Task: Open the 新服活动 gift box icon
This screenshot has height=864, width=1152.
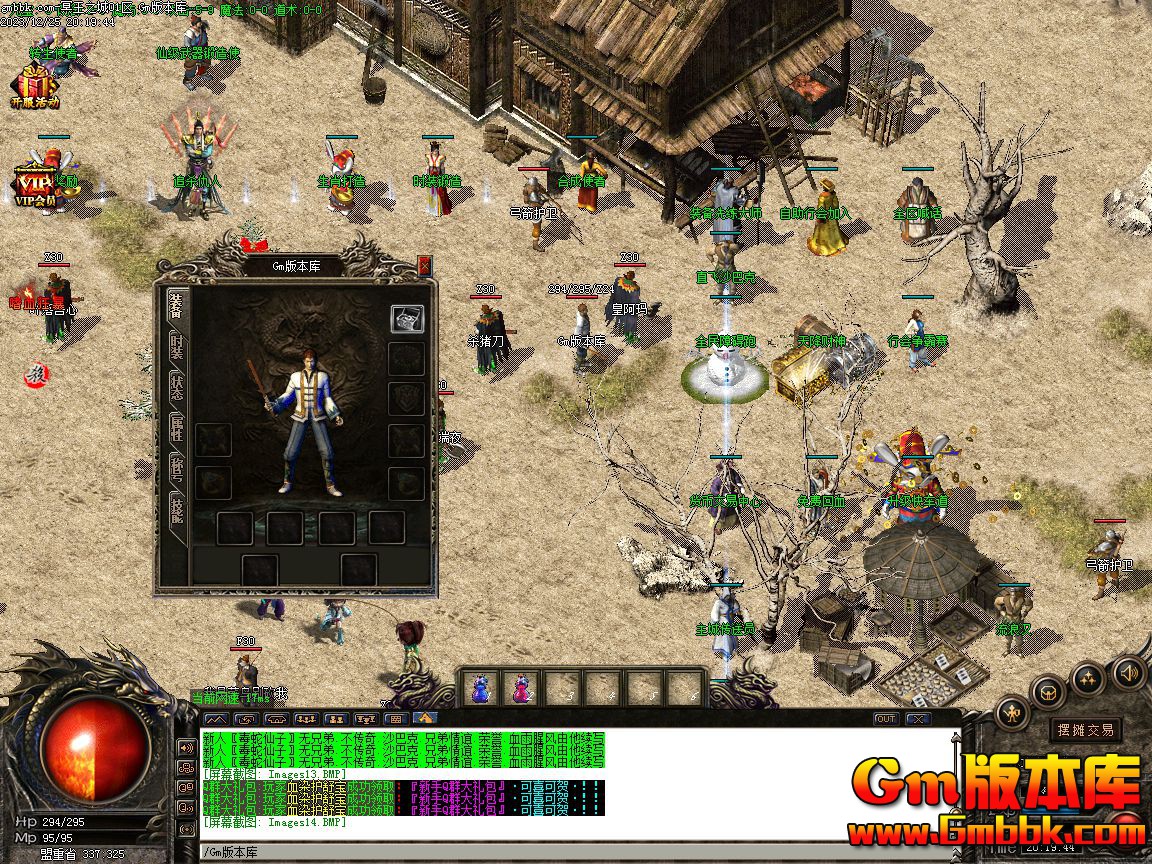Action: (x=36, y=85)
